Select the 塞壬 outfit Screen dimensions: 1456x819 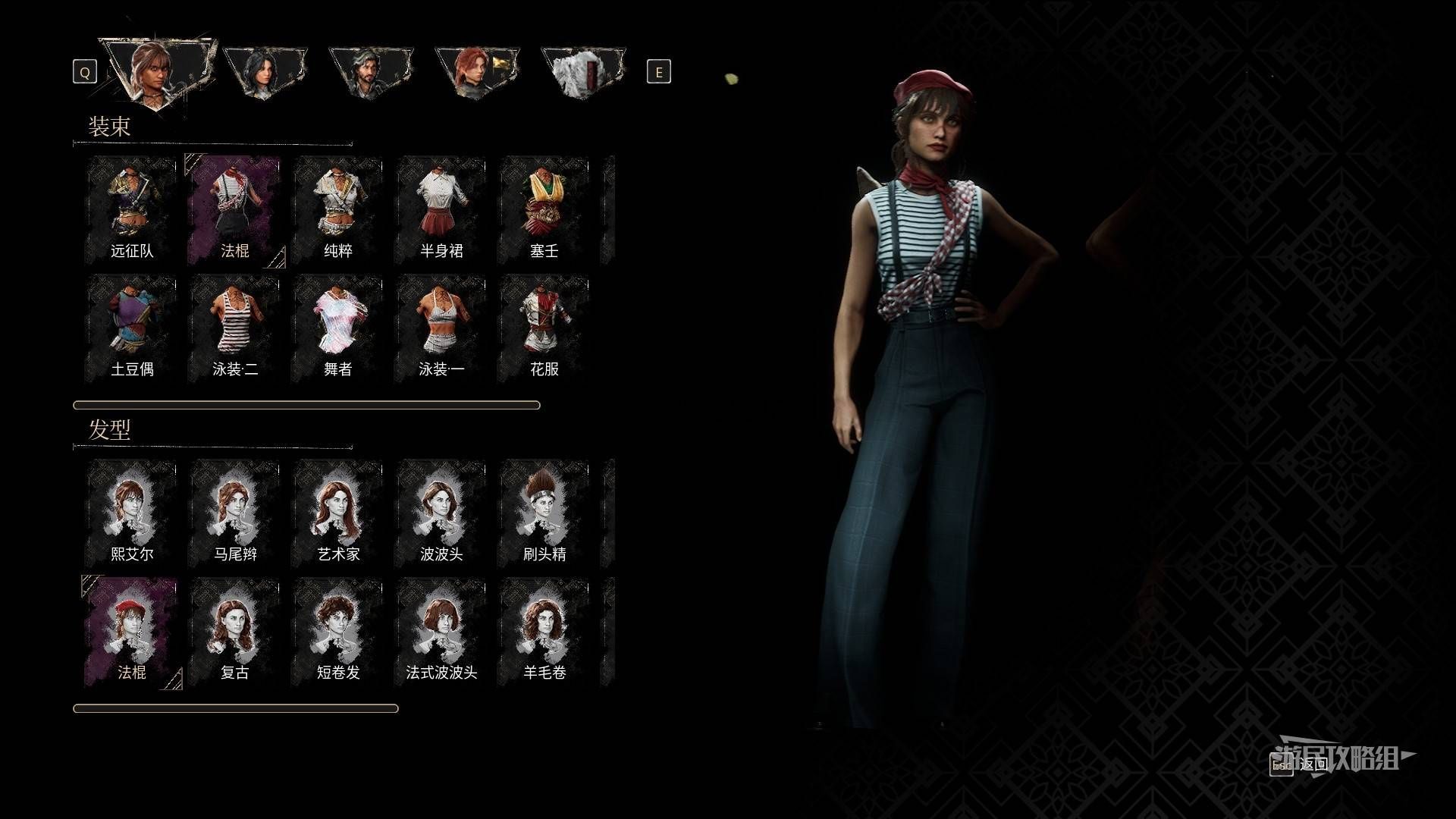544,209
